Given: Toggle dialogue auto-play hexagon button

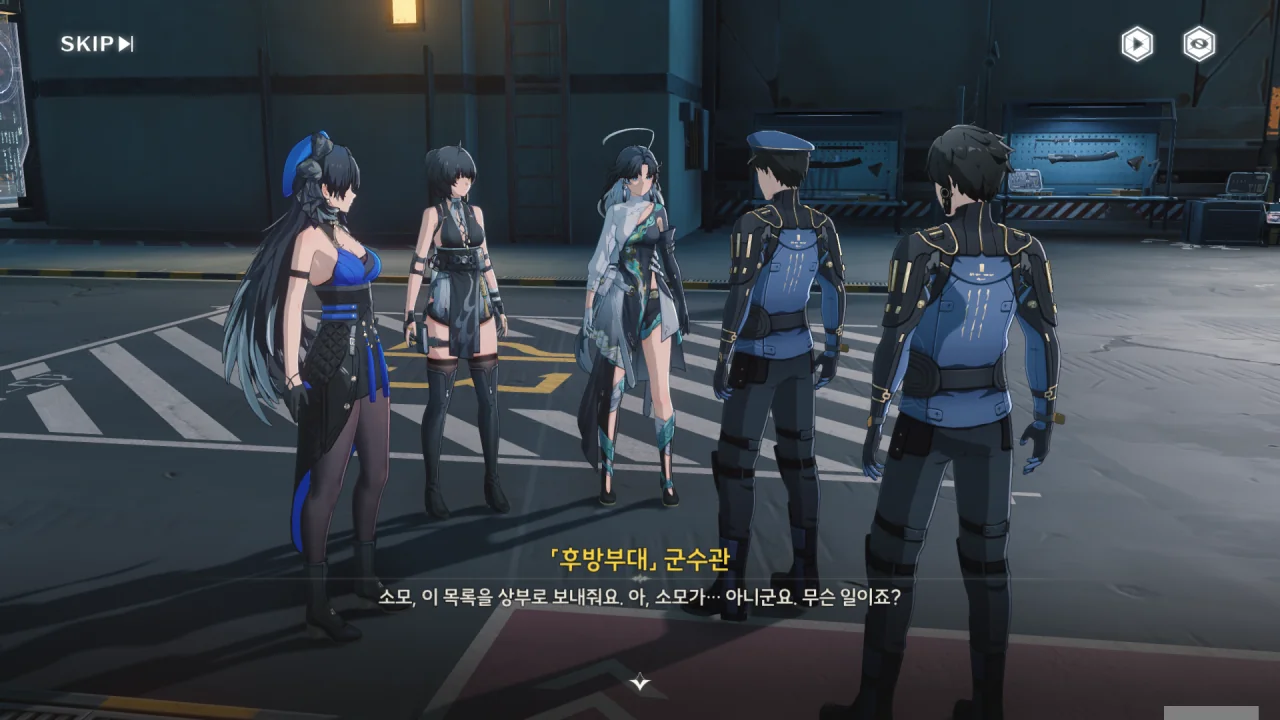Looking at the screenshot, I should (1137, 44).
